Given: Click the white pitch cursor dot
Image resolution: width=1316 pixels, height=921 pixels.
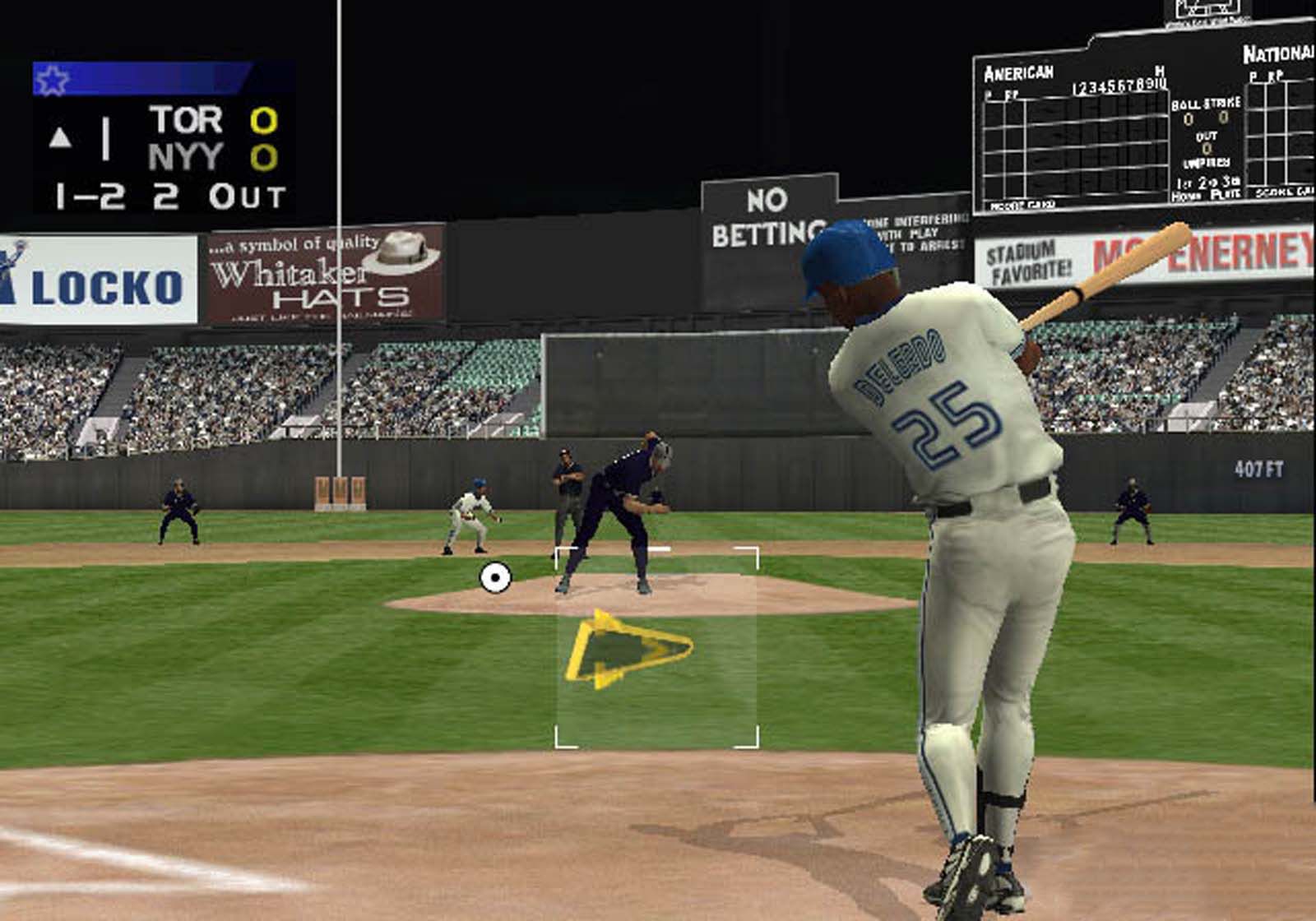Looking at the screenshot, I should coord(497,578).
